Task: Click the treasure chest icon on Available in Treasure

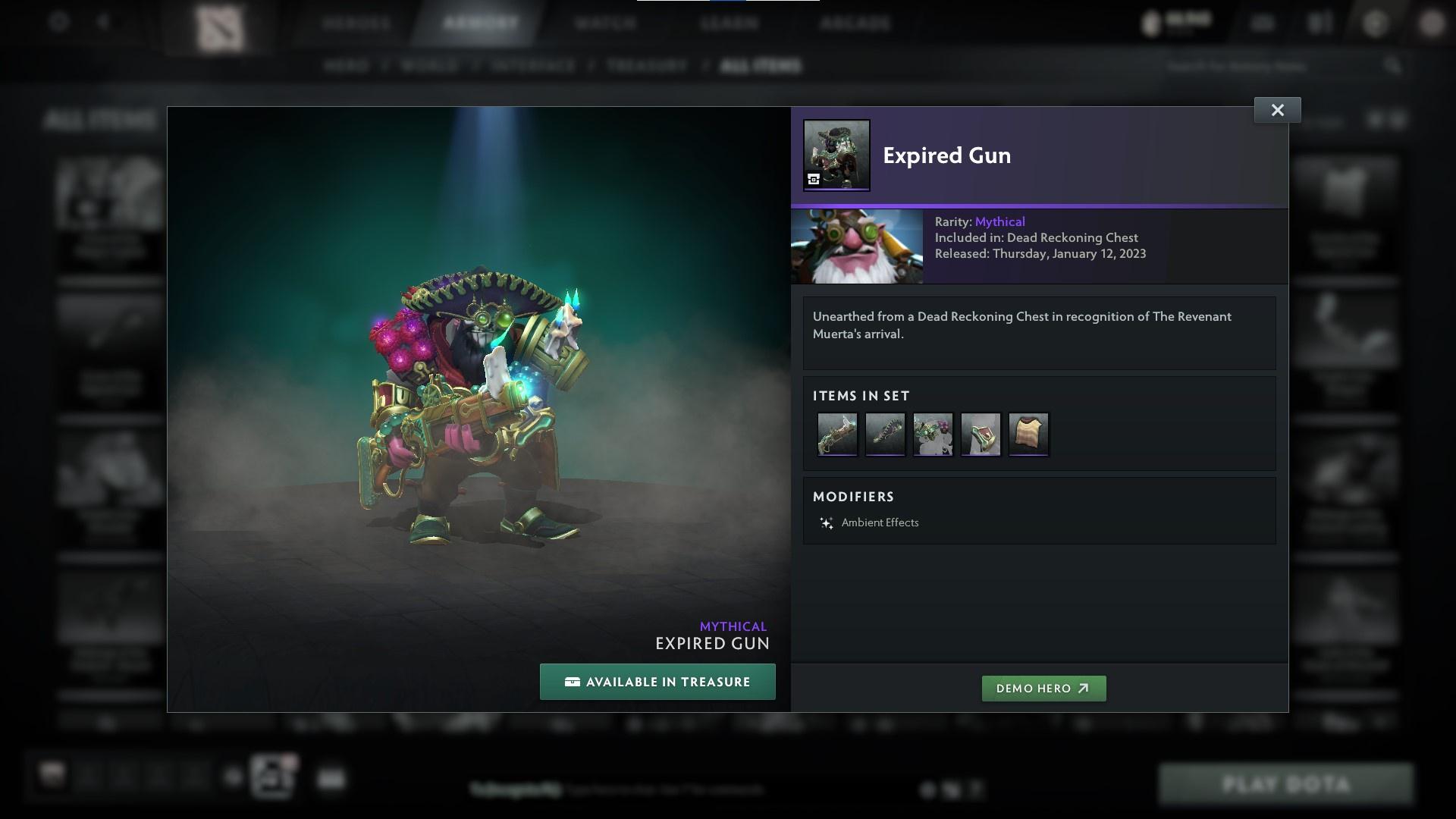Action: click(x=570, y=682)
